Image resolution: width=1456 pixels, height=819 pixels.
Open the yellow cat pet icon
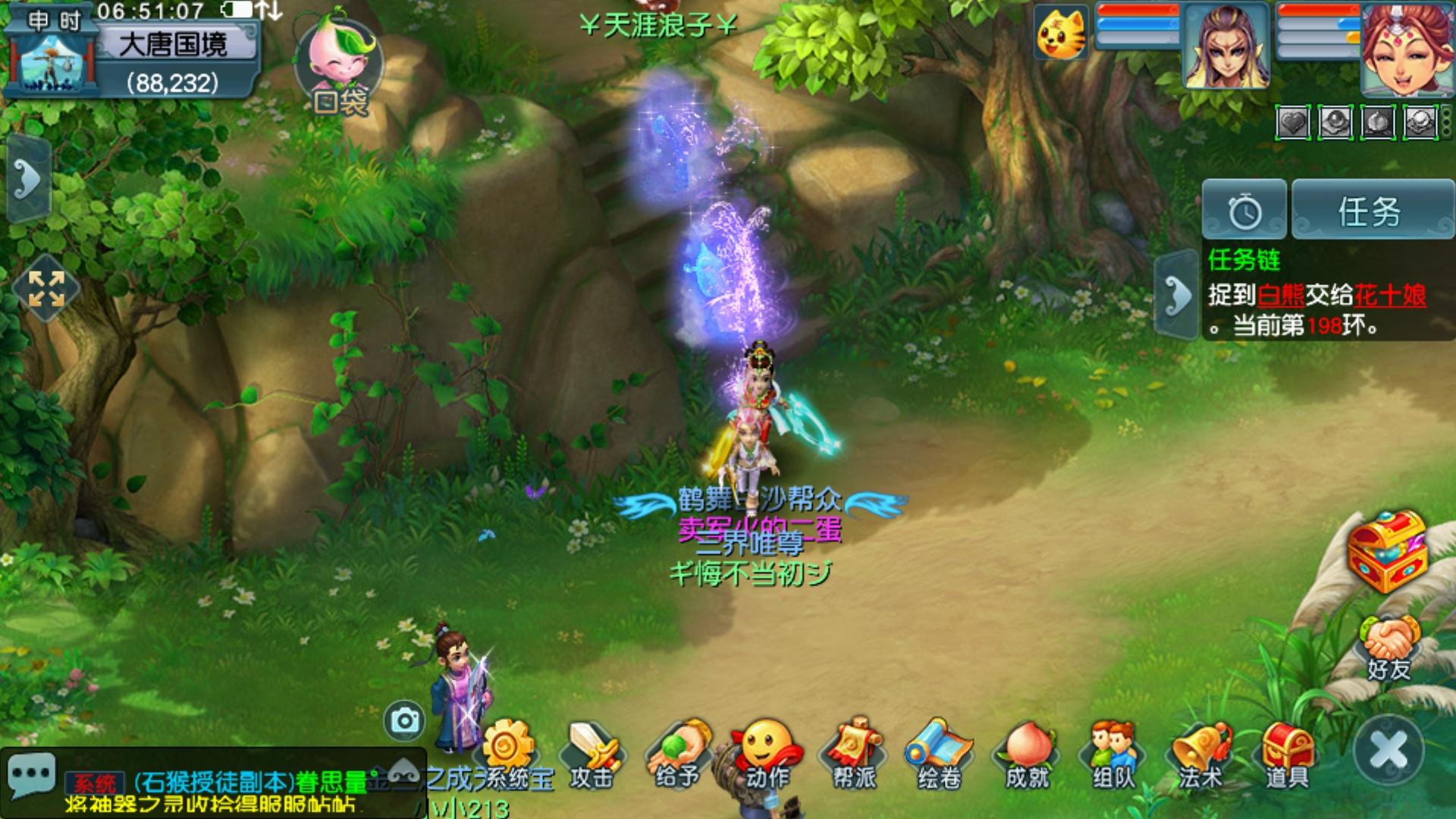tap(1061, 33)
